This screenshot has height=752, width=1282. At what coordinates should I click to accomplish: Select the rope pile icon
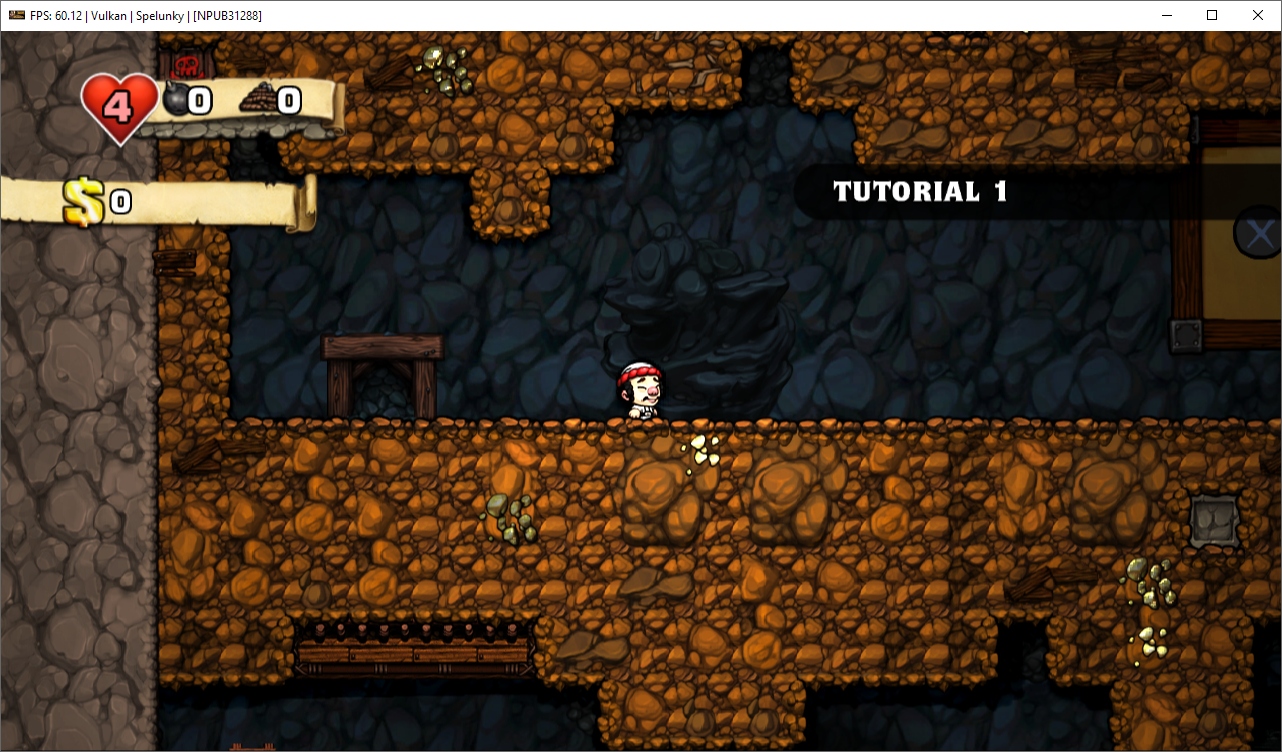tap(258, 98)
